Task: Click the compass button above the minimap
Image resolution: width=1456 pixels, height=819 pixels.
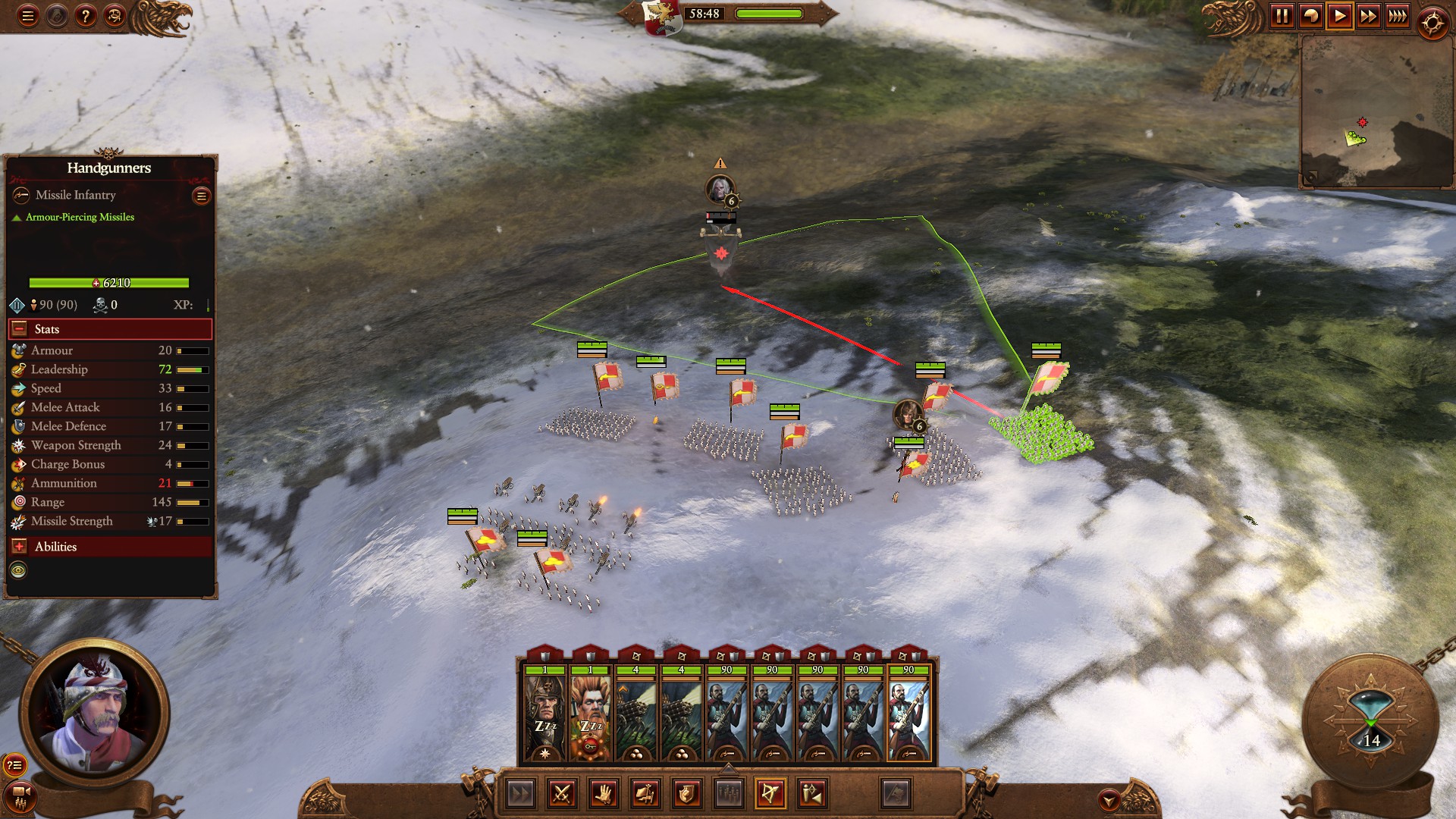Action: pyautogui.click(x=1432, y=24)
